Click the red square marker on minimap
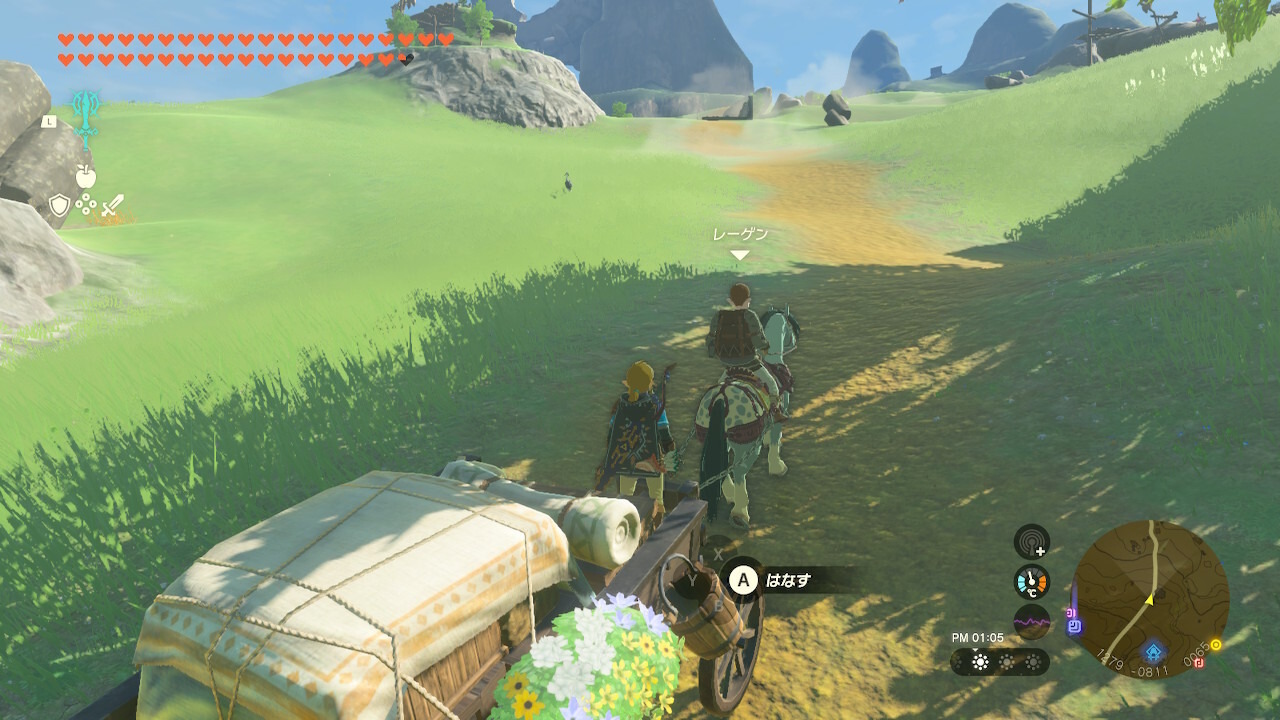Viewport: 1280px width, 720px height. [x=1199, y=661]
